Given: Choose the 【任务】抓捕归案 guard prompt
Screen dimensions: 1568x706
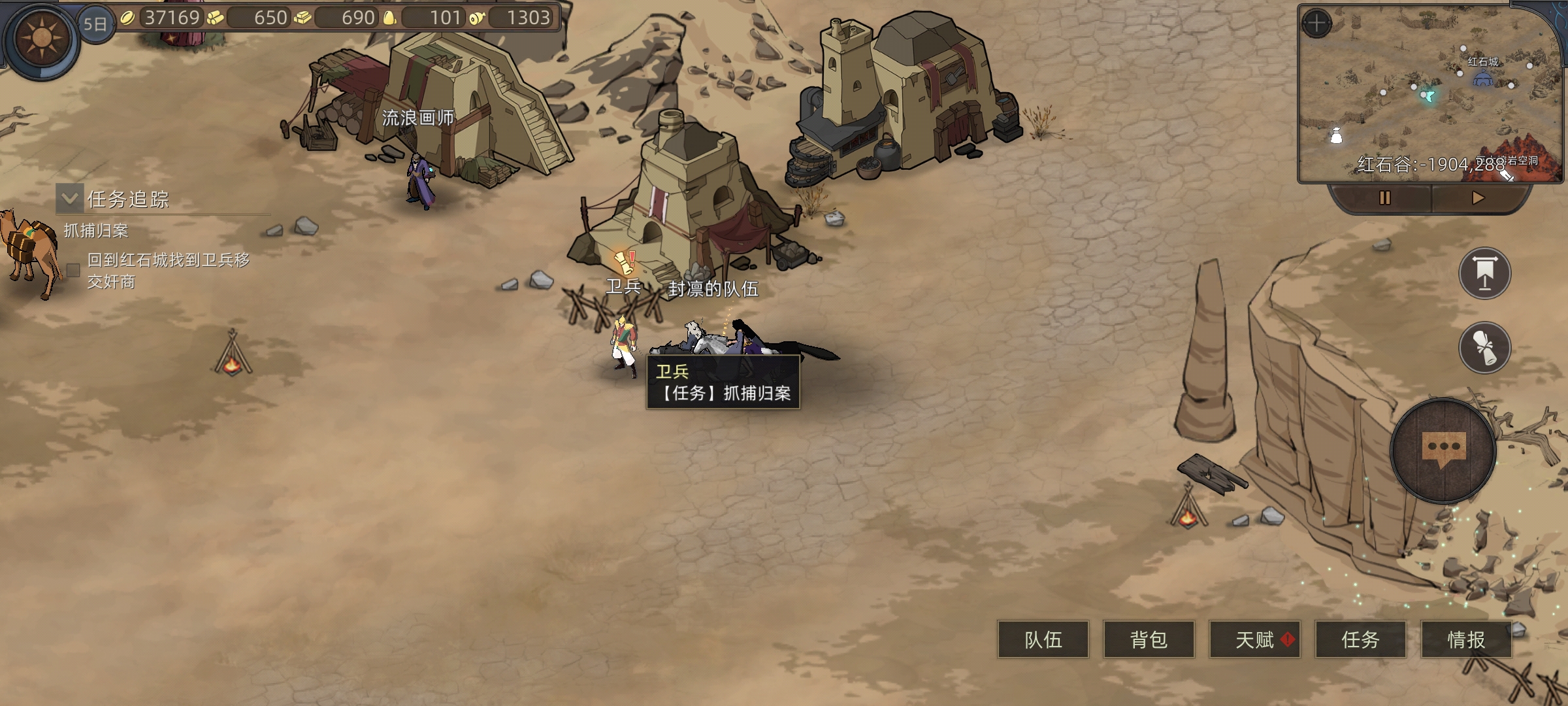Looking at the screenshot, I should [x=724, y=393].
